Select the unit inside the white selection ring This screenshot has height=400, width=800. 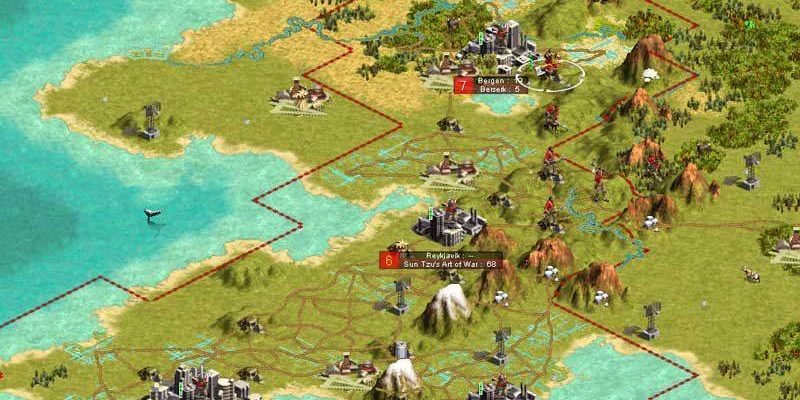pyautogui.click(x=549, y=70)
